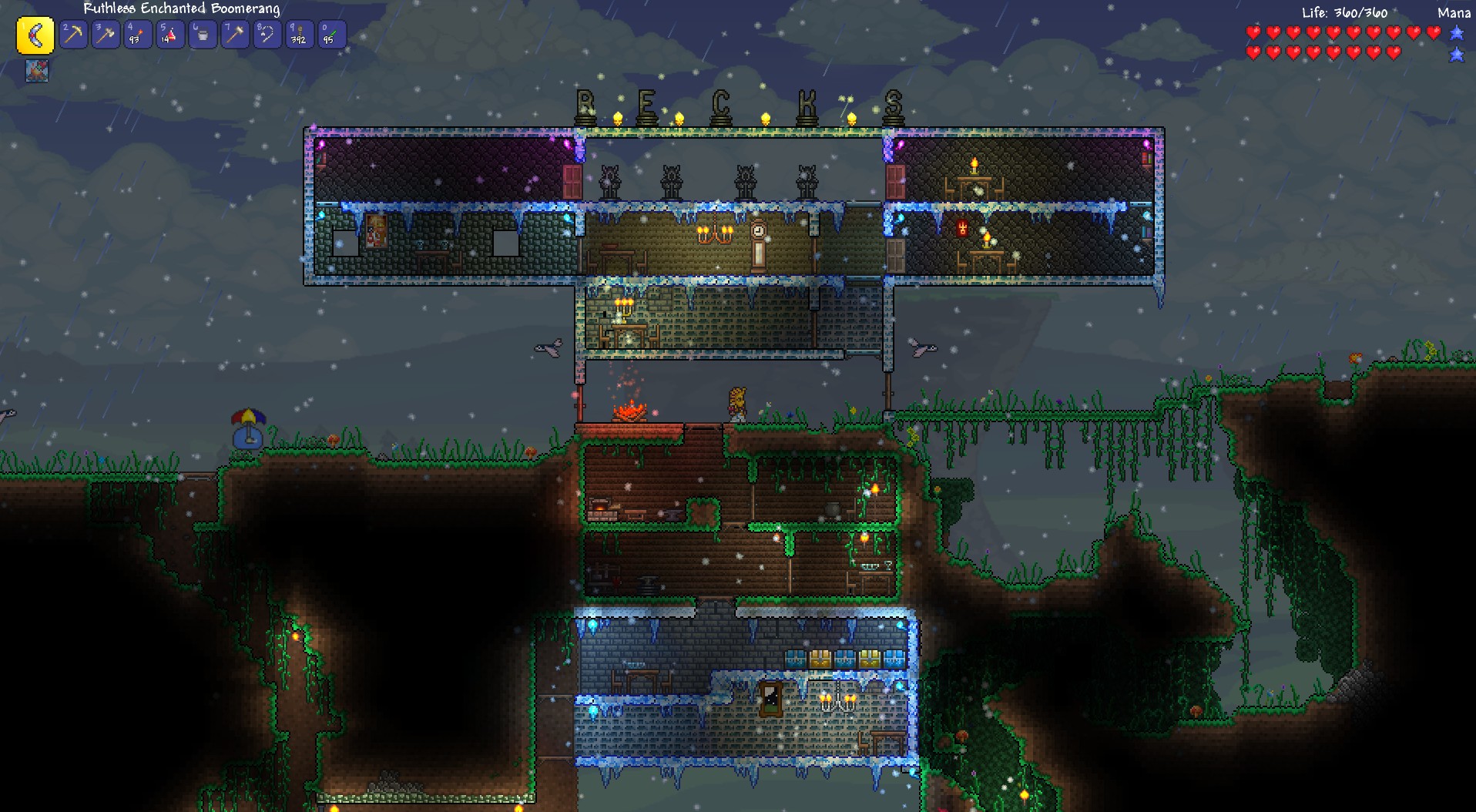Select the Enchanted Boomerang in hotbar slot 1
Screen dimensions: 1476x812
point(35,34)
